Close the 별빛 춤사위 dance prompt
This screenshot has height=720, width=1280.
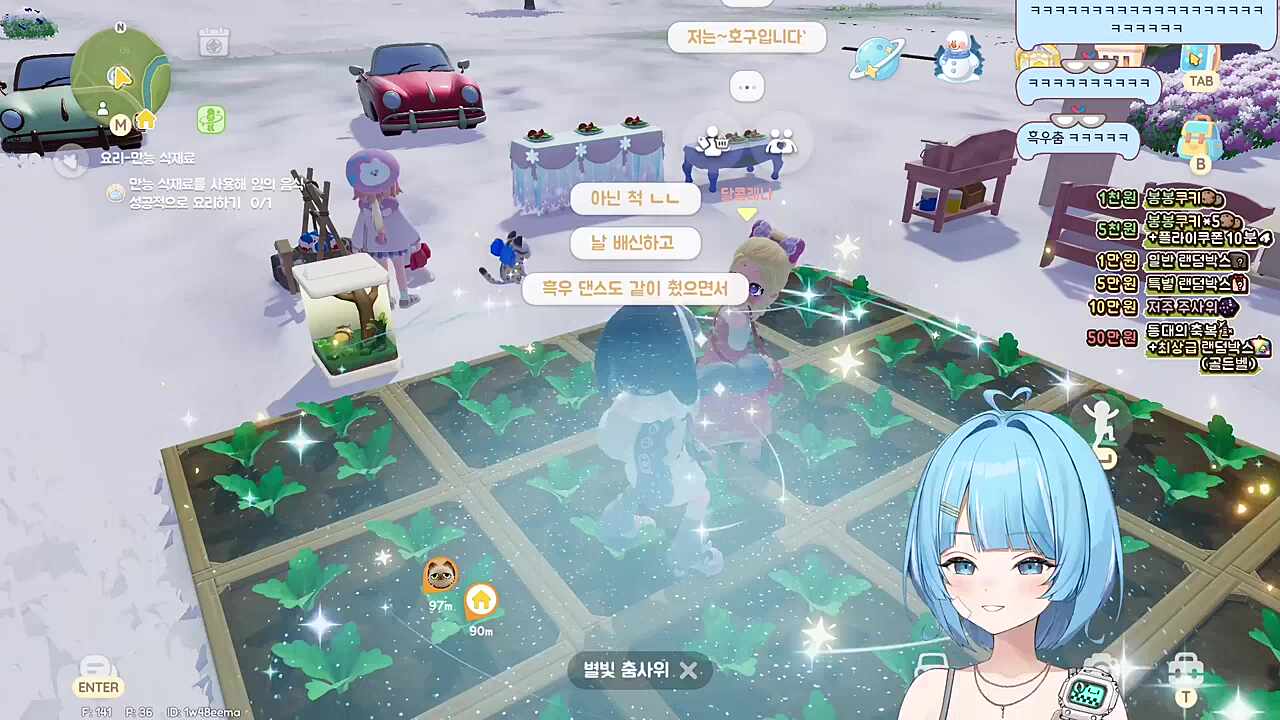coord(689,670)
